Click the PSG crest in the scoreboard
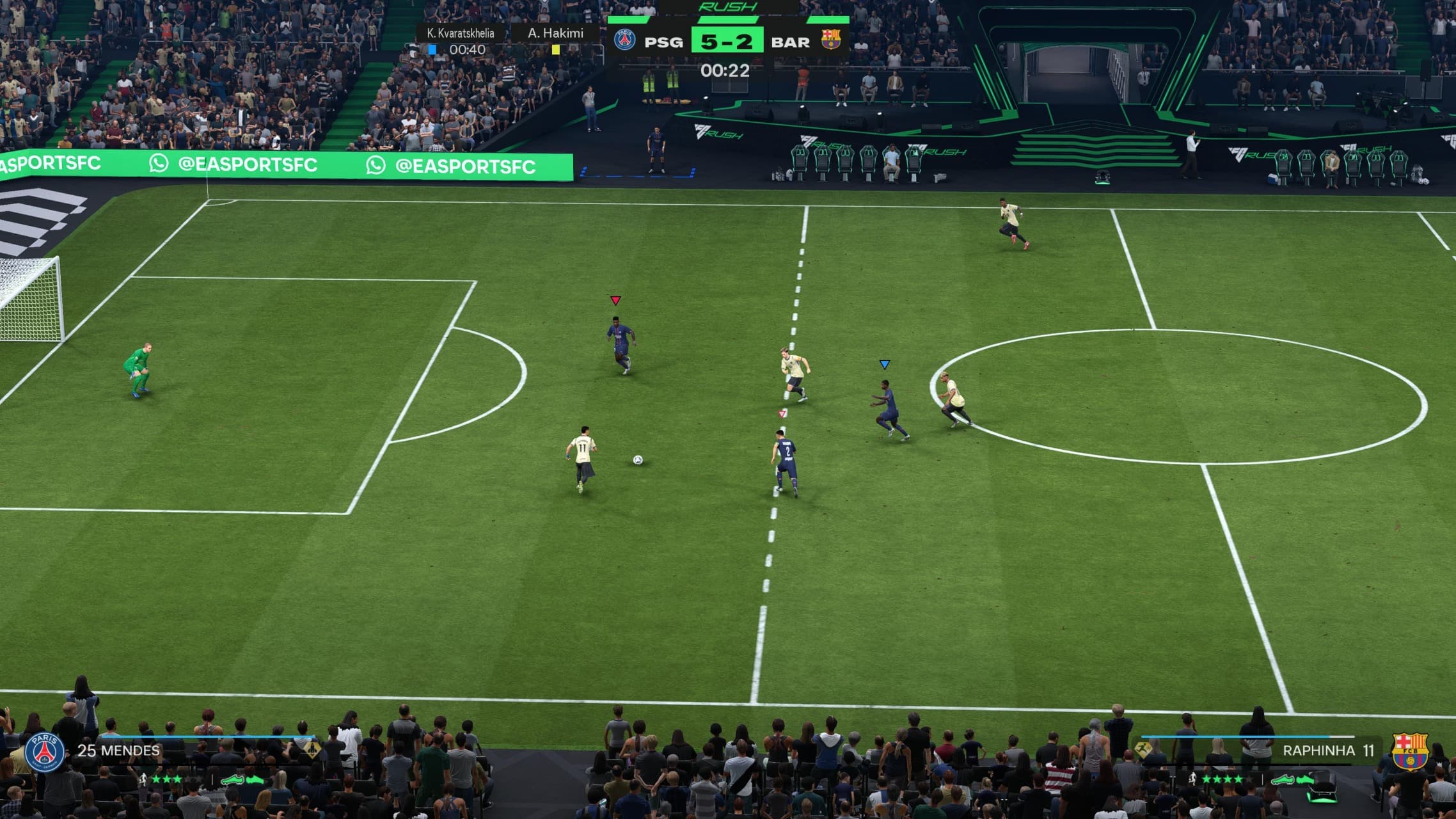 (x=624, y=40)
